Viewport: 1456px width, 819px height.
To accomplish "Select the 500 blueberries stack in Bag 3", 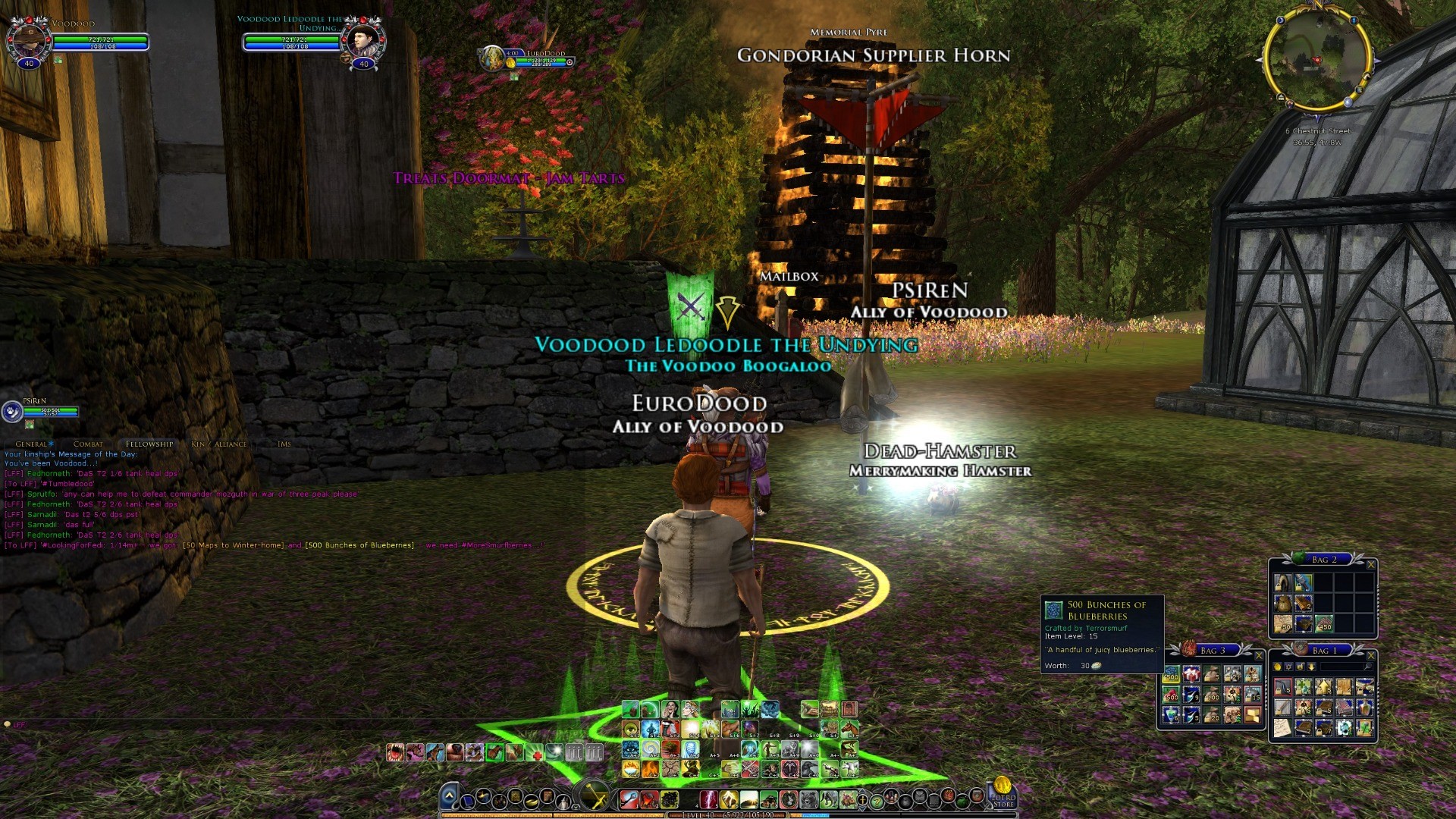I will (1172, 674).
